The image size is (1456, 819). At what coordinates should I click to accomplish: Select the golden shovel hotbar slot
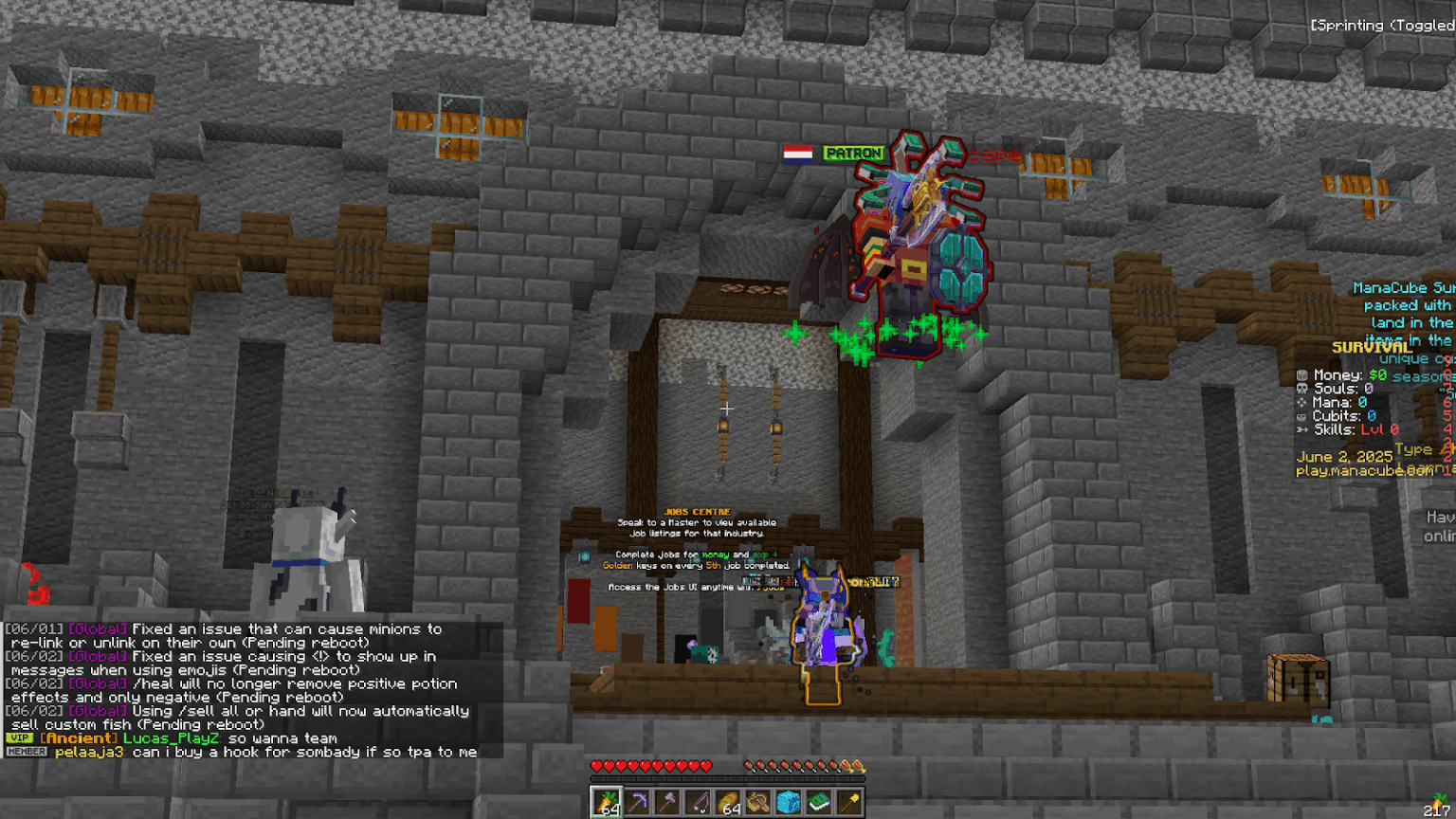pyautogui.click(x=847, y=801)
